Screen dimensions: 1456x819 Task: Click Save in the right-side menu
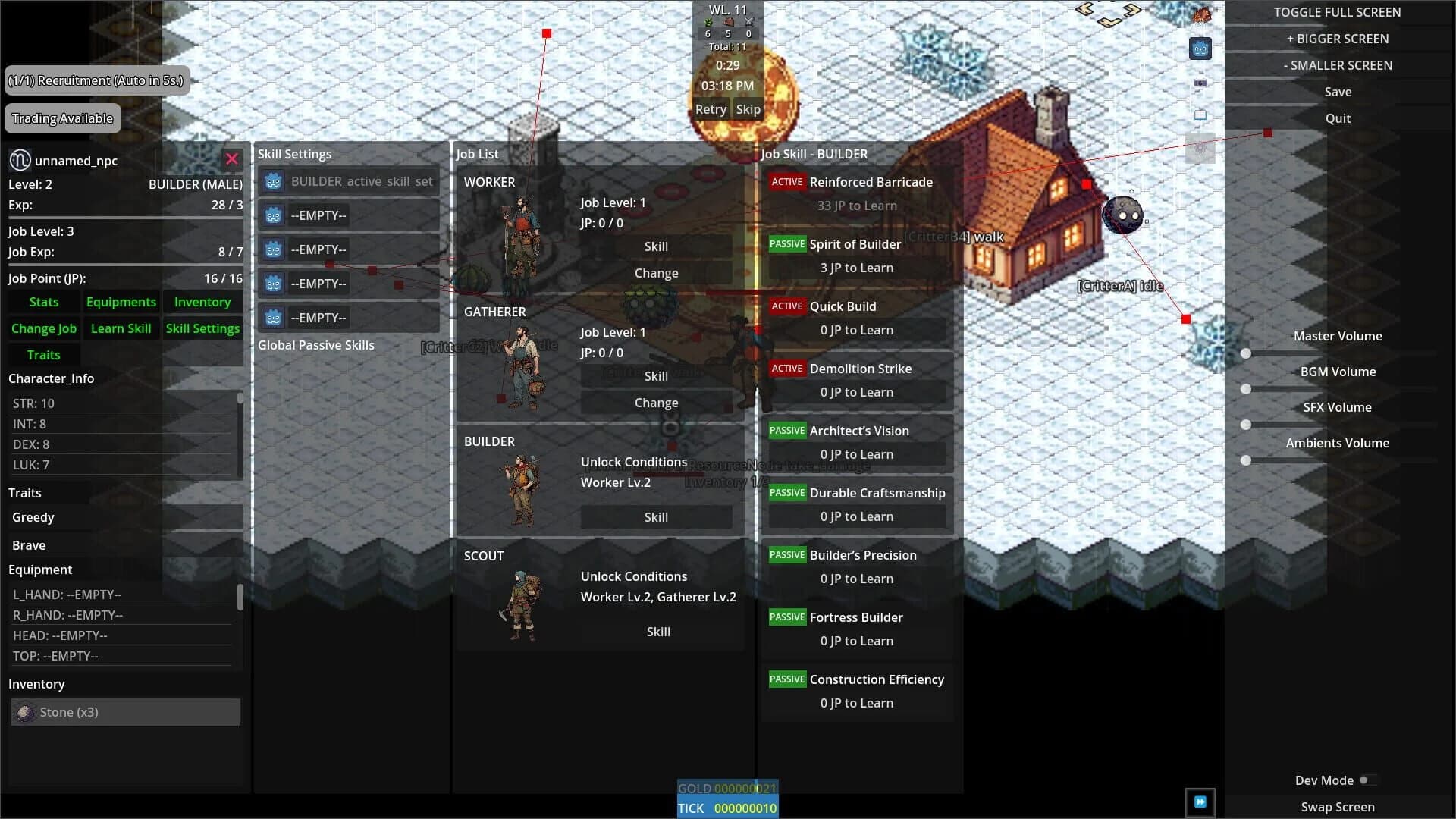1337,91
